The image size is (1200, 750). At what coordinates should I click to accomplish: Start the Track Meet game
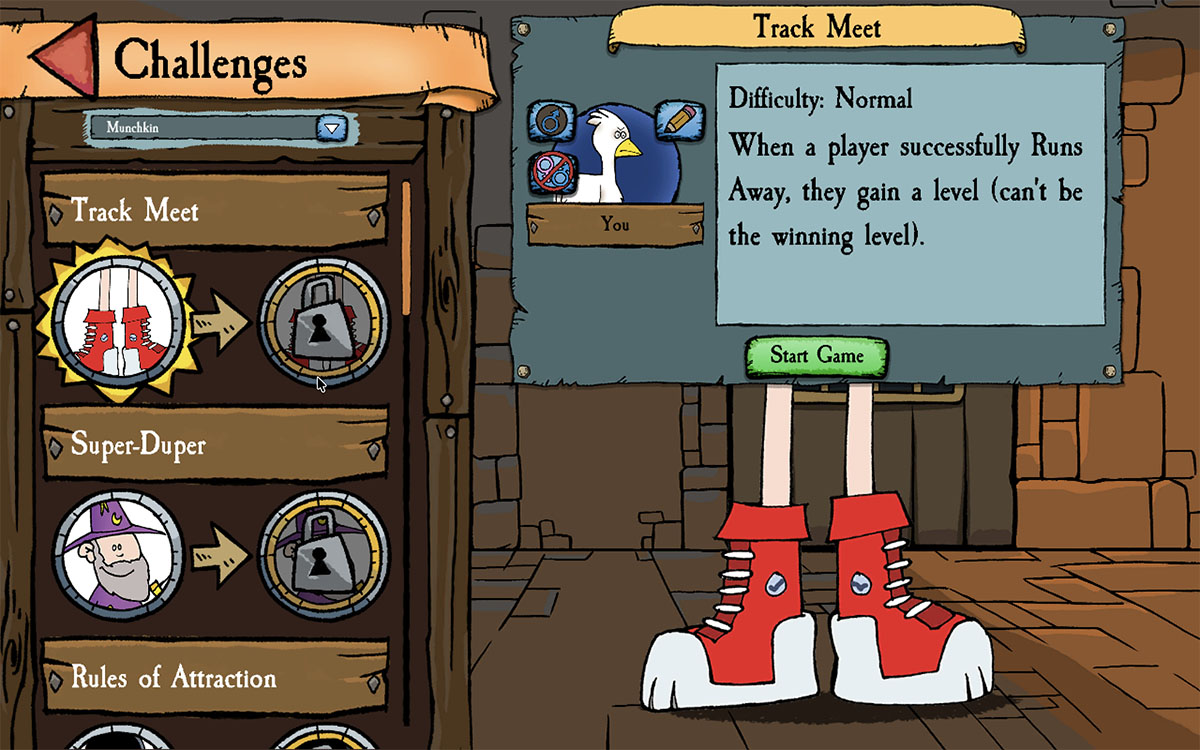click(816, 356)
